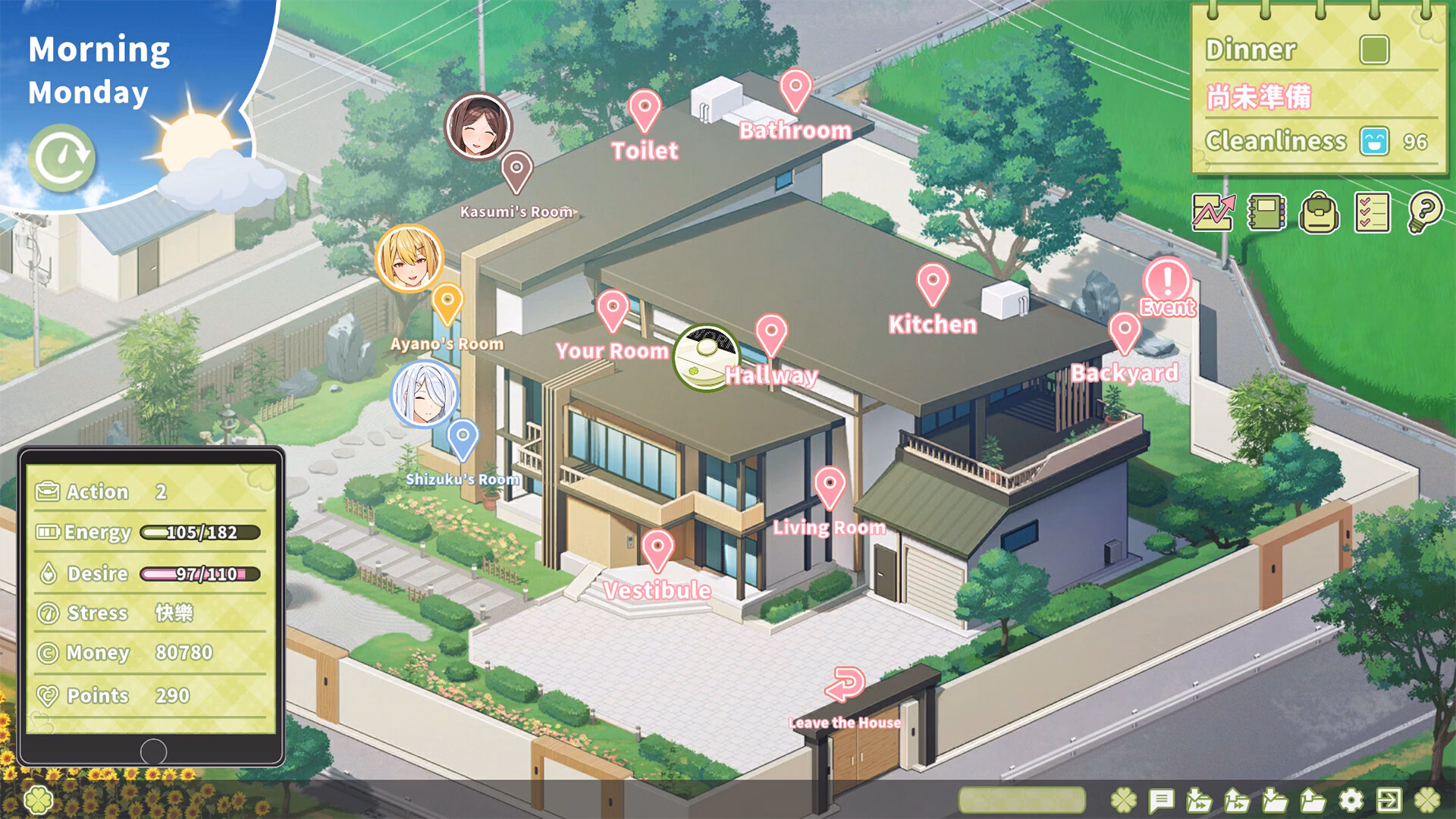Click the Desire gauge on the tablet
1456x819 pixels.
point(199,573)
